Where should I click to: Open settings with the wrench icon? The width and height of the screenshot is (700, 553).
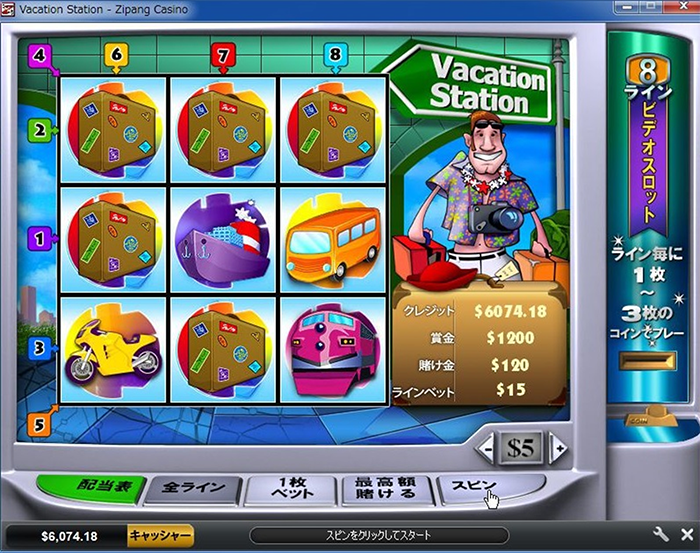[x=661, y=535]
